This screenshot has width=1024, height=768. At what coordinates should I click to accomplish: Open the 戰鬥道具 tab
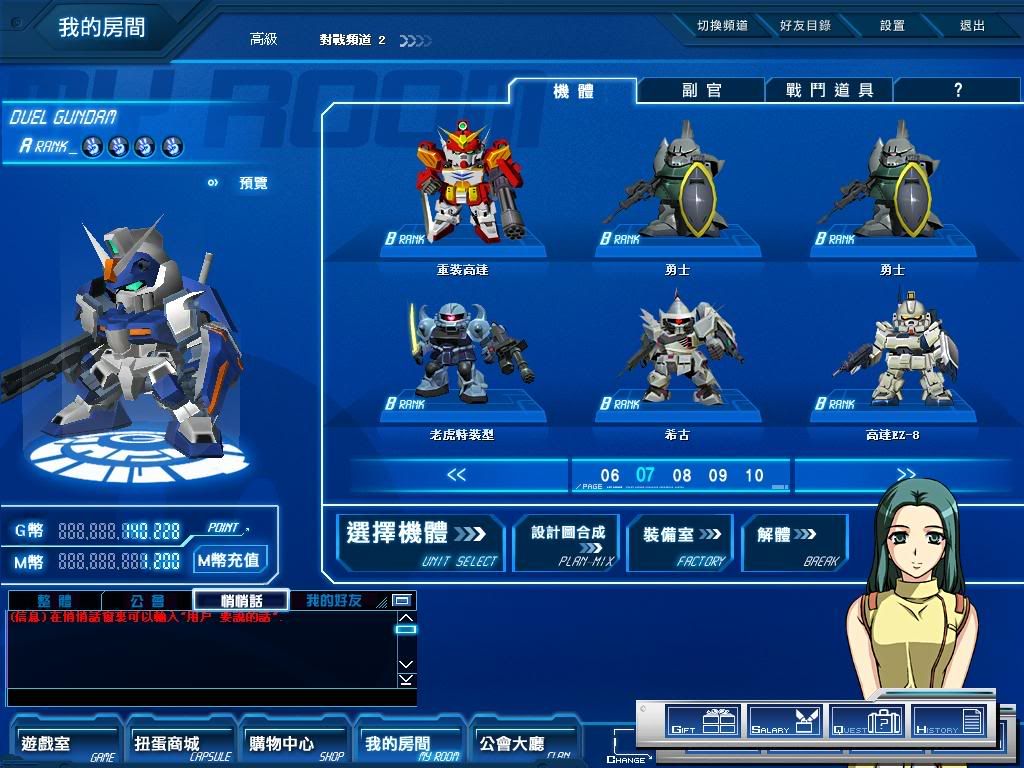pos(829,90)
